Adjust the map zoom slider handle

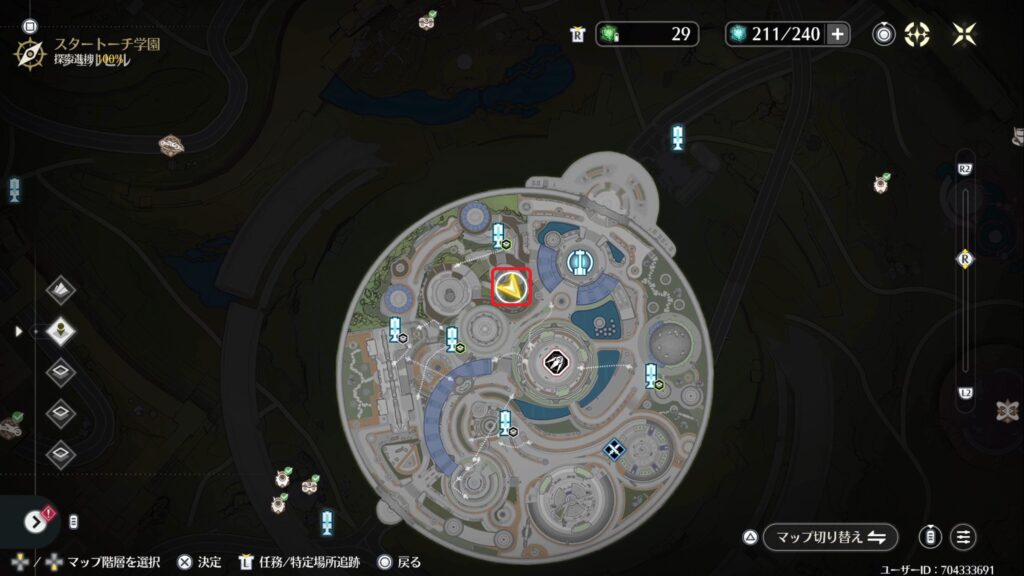click(965, 257)
